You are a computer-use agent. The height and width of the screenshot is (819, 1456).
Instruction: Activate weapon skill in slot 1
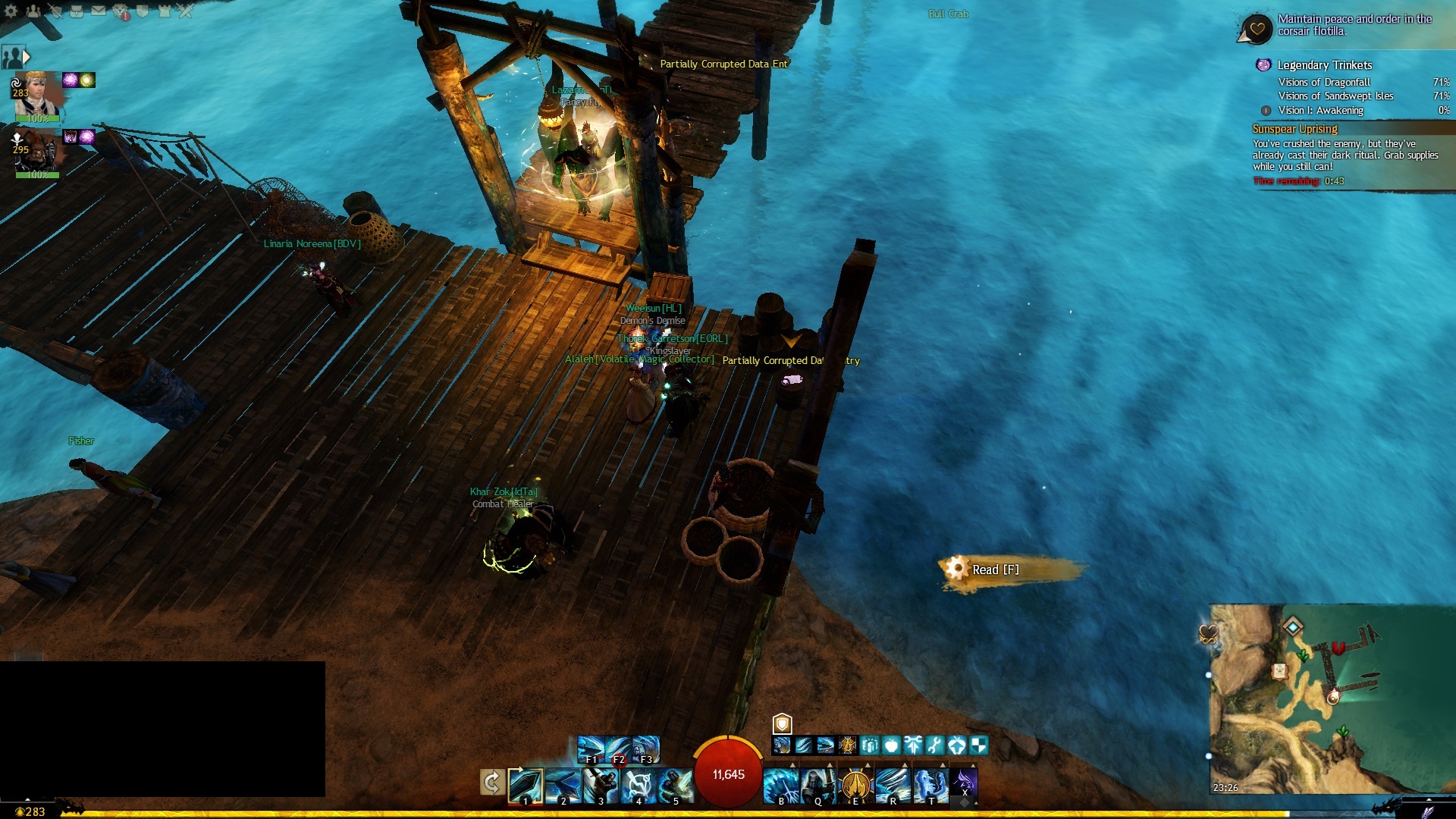(x=526, y=786)
